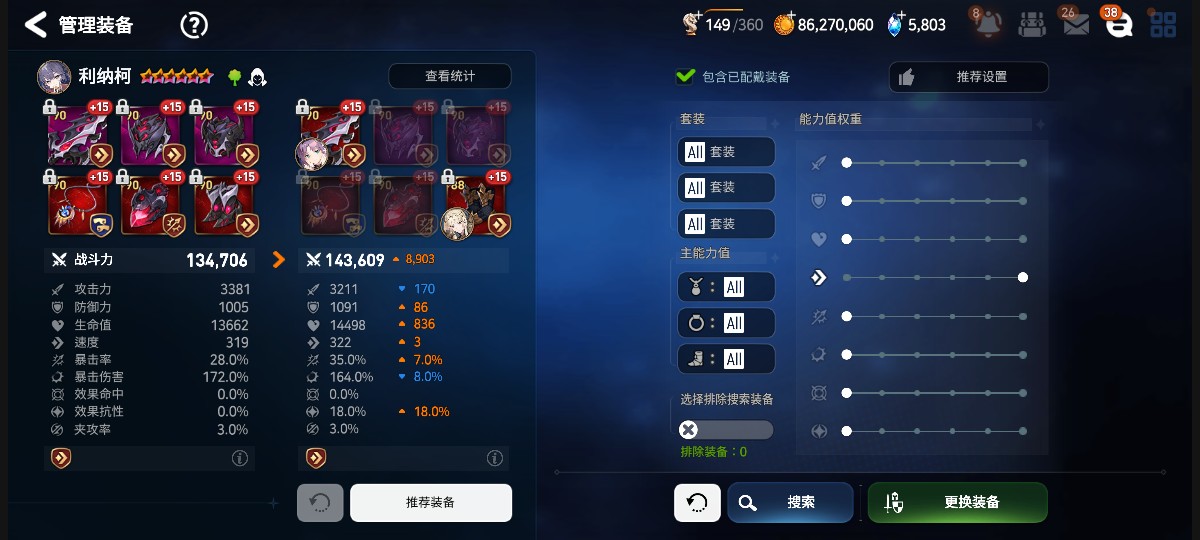Open the necklace main stat dropdown
The height and width of the screenshot is (540, 1200).
pos(726,287)
